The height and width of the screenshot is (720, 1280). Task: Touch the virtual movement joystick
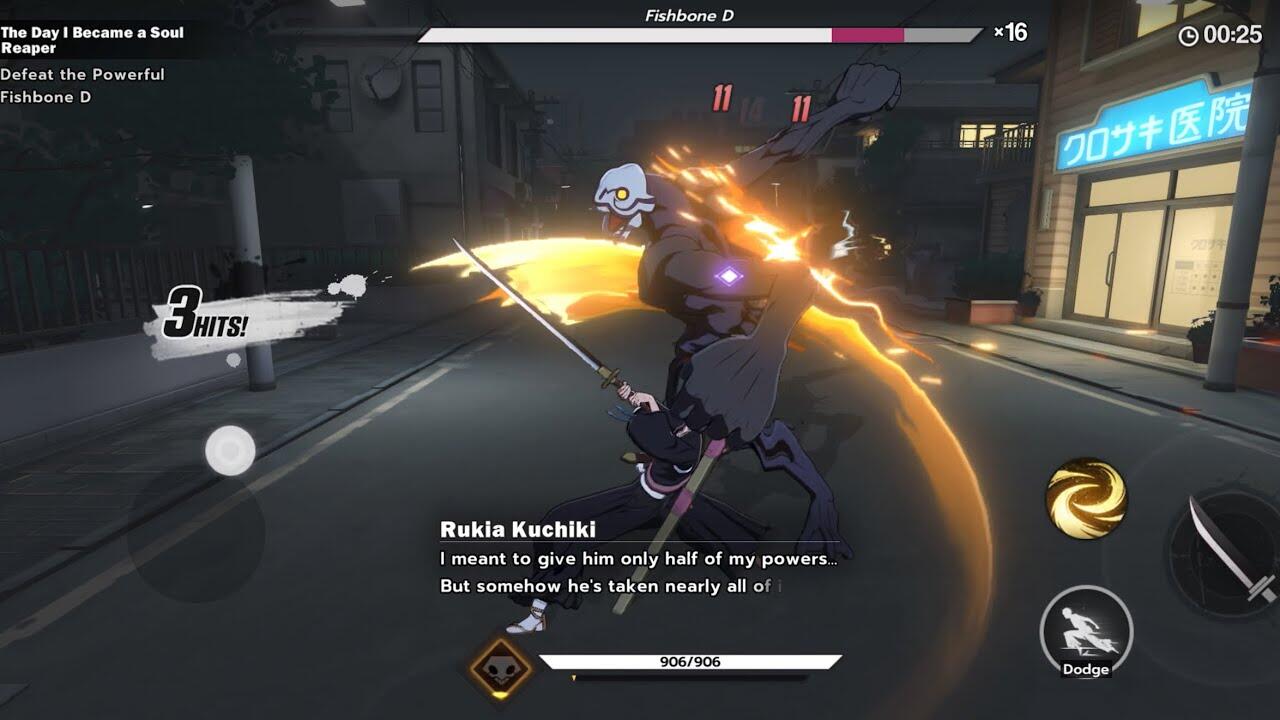[x=230, y=451]
